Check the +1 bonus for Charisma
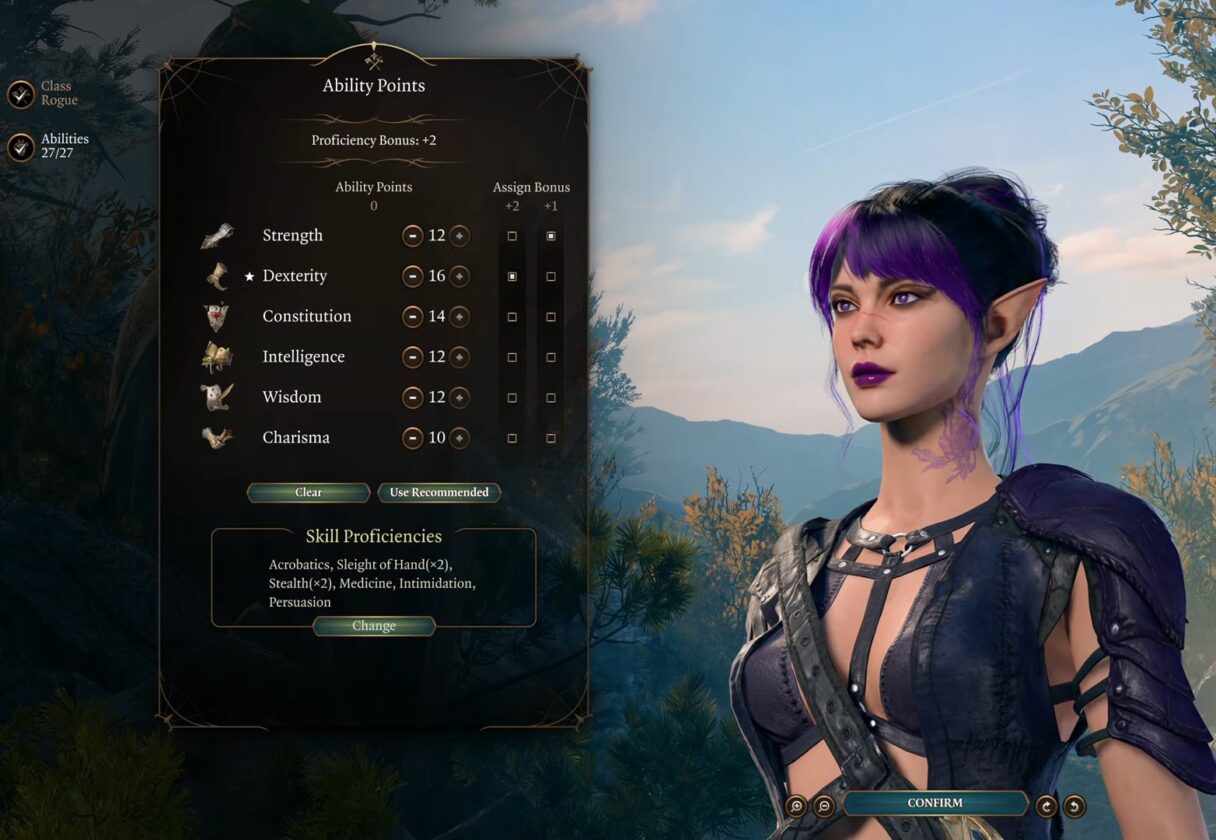This screenshot has height=840, width=1216. (551, 438)
